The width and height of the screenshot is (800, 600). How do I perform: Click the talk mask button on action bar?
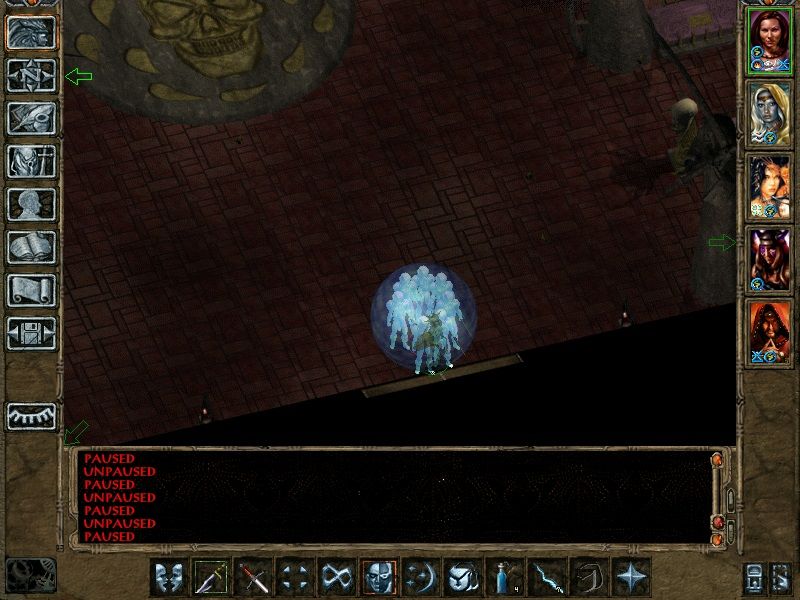click(169, 577)
